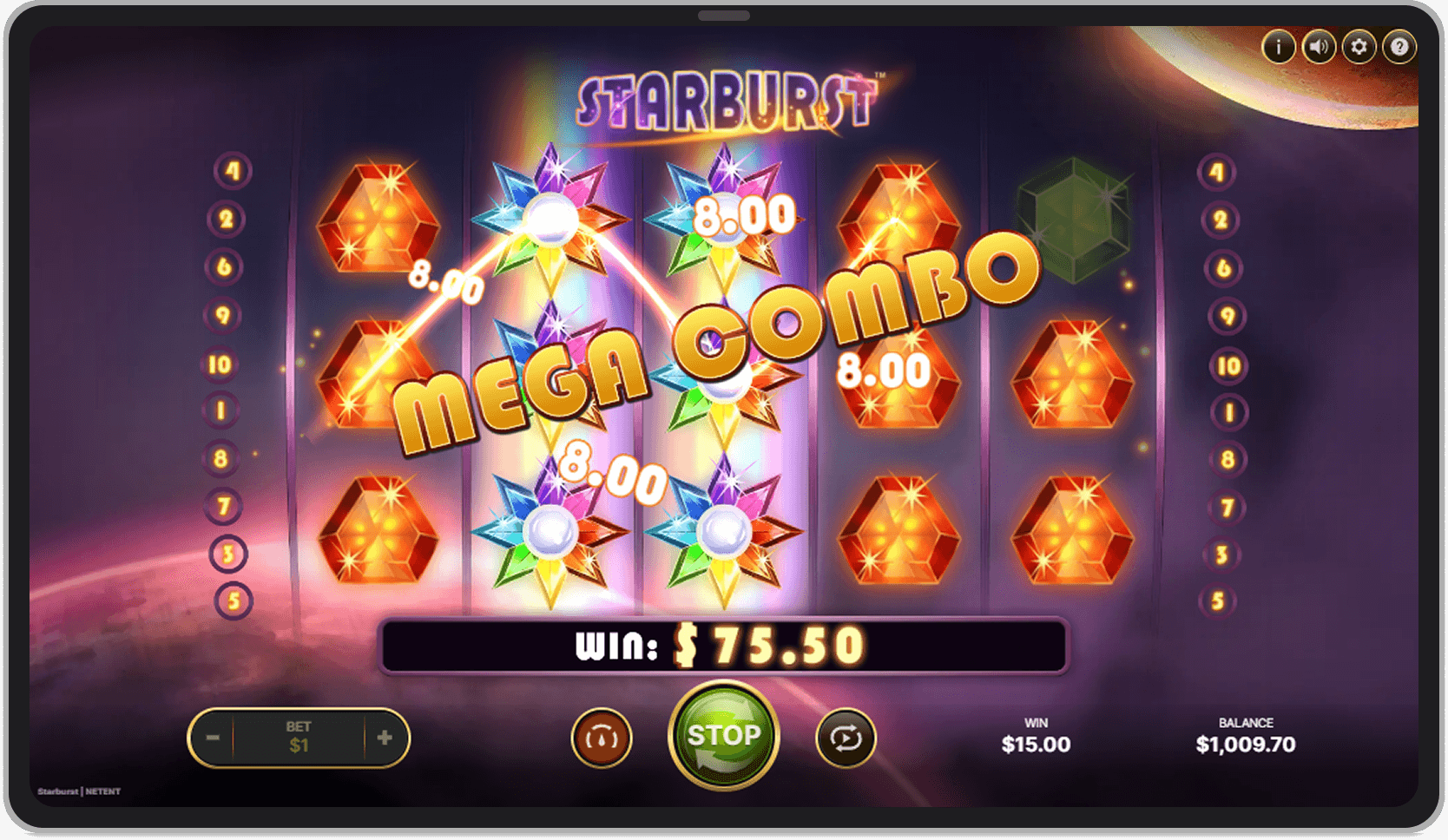Decrease bet with the minus control
This screenshot has width=1448, height=840.
(214, 737)
